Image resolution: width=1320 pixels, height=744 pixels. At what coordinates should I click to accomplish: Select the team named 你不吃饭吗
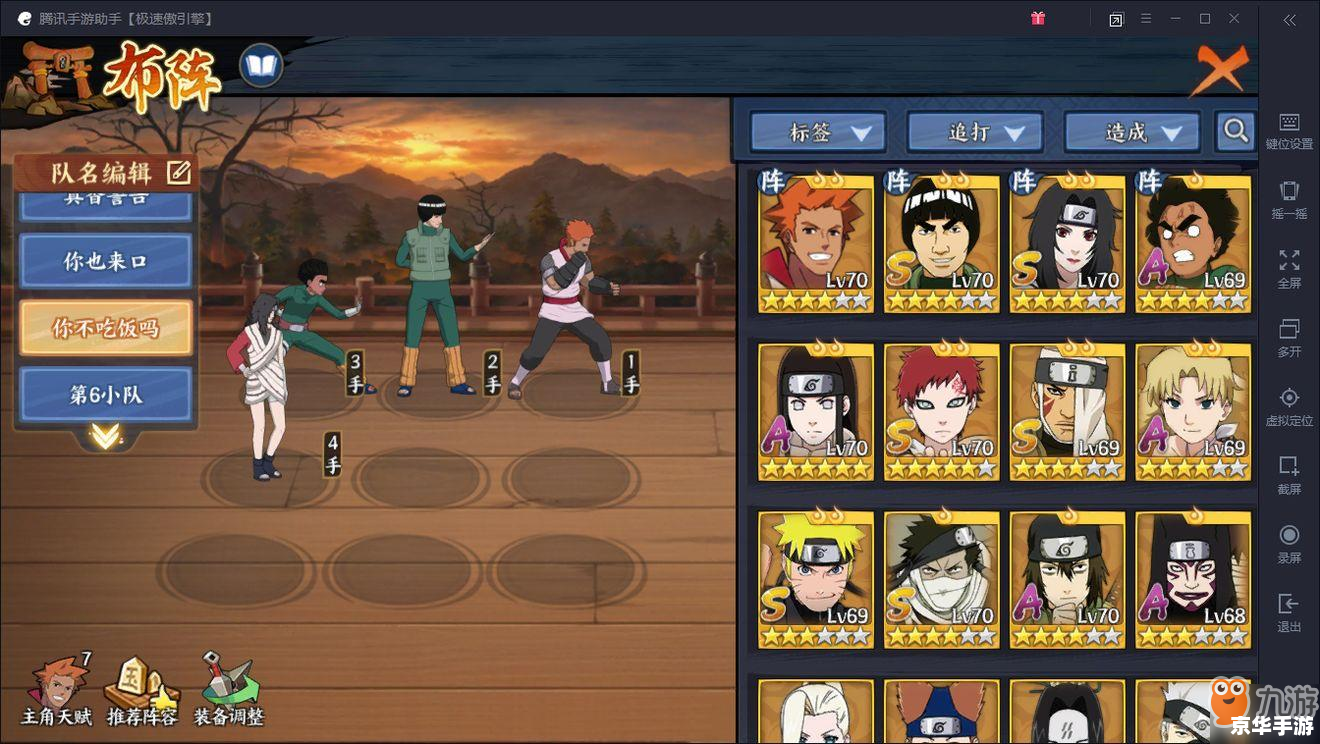click(105, 327)
